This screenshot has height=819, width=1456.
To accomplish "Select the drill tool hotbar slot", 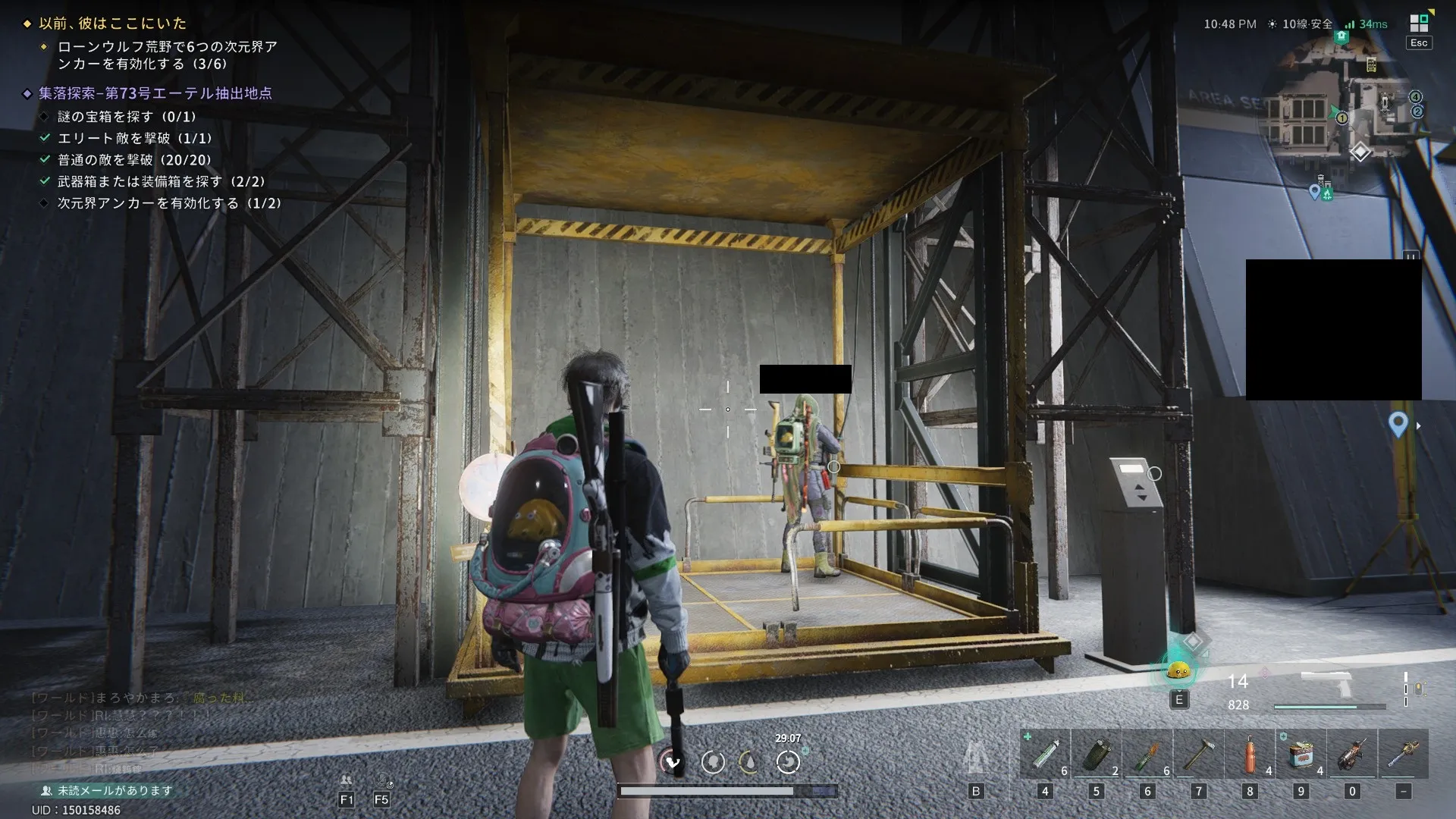I will pos(1352,754).
